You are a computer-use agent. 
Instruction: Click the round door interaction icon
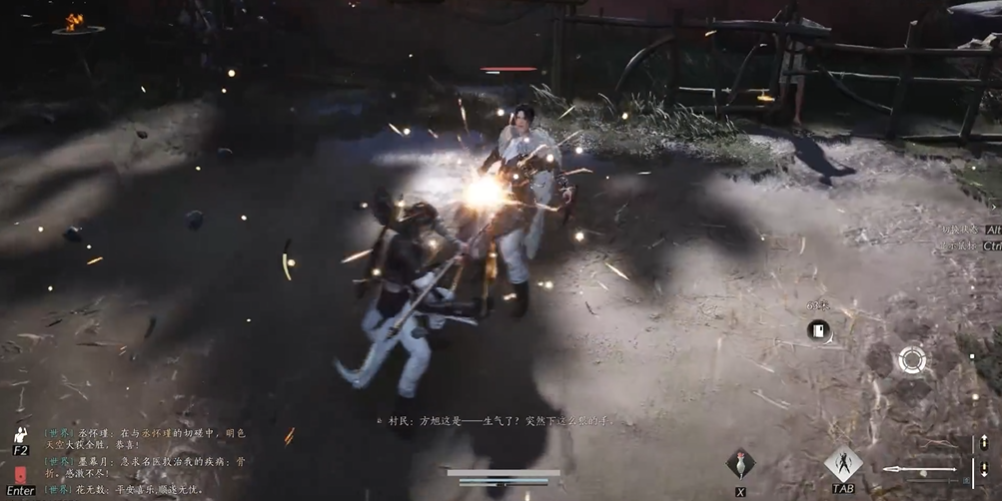tap(818, 331)
